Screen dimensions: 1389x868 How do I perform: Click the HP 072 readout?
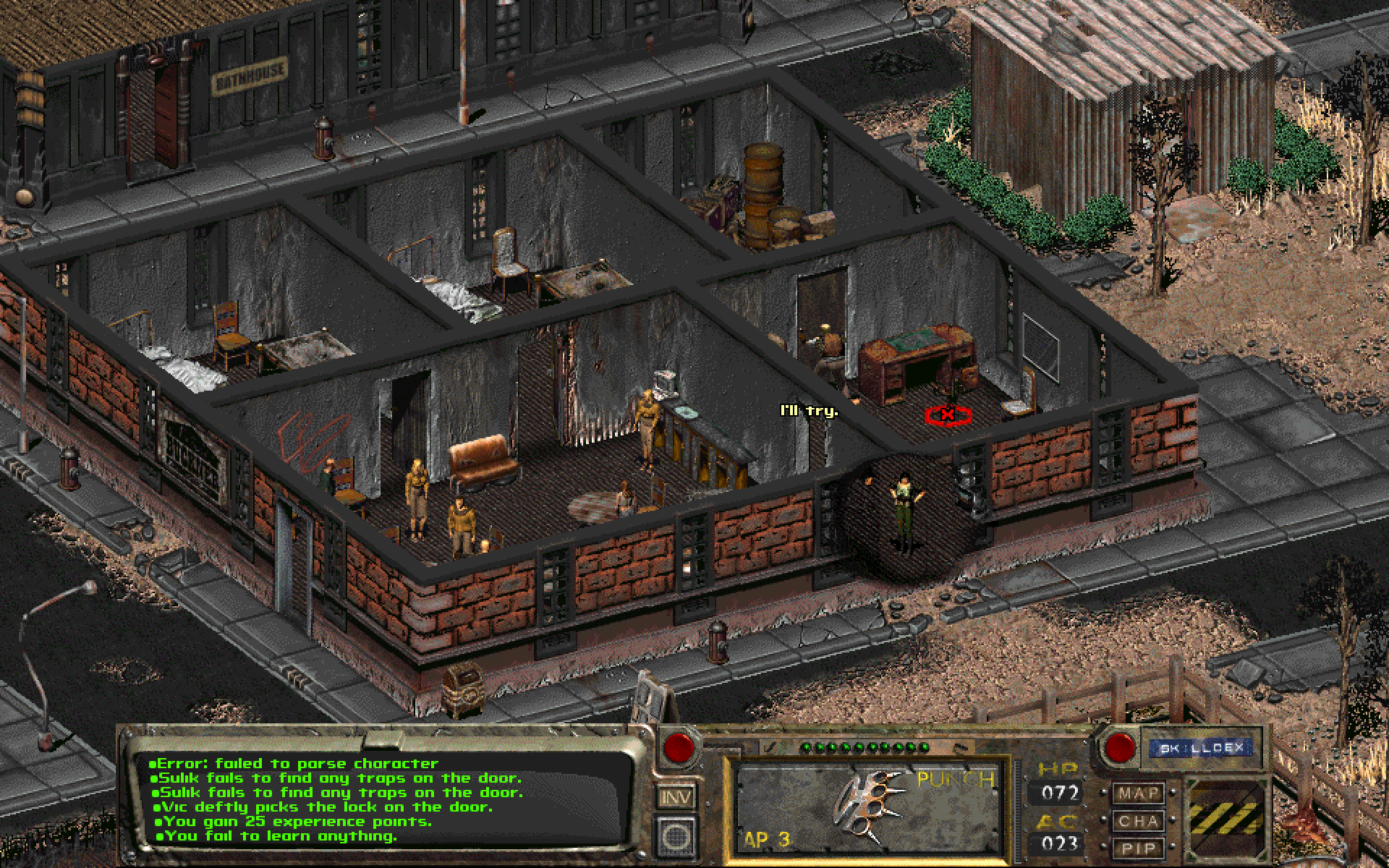(1058, 792)
